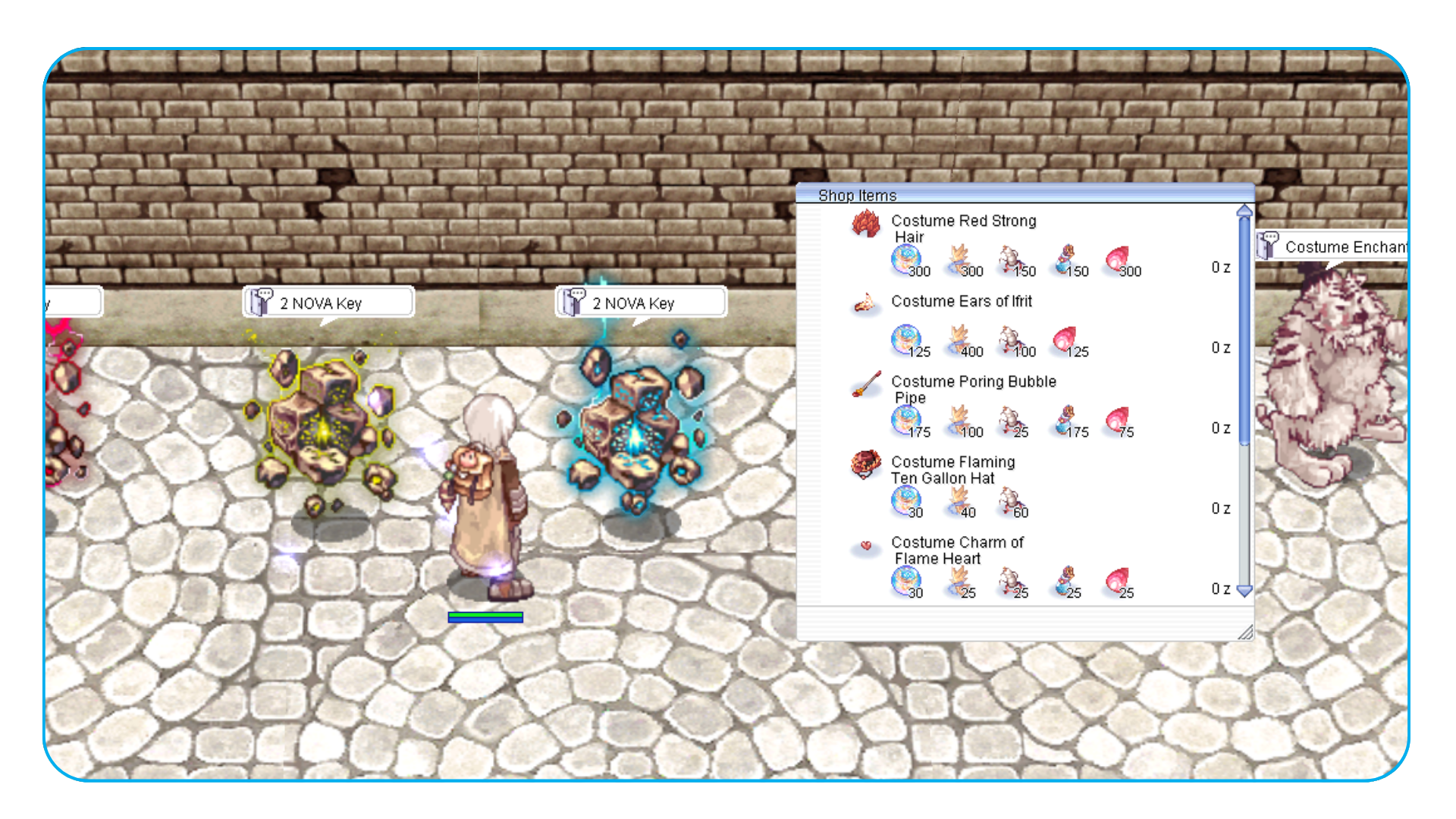1456x819 pixels.
Task: Choose Costume Ears of Ifrit in shop
Action: tap(961, 301)
